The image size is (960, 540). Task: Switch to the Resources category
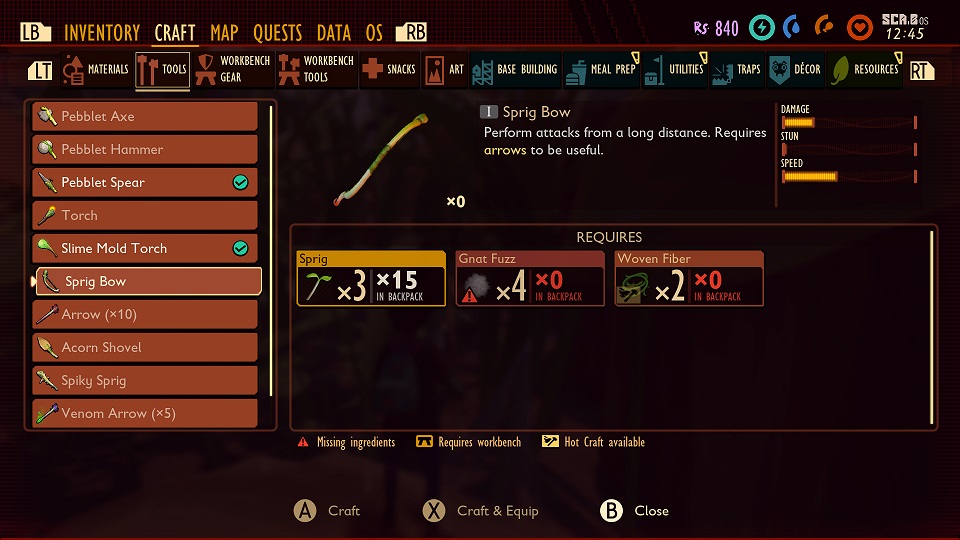click(865, 70)
